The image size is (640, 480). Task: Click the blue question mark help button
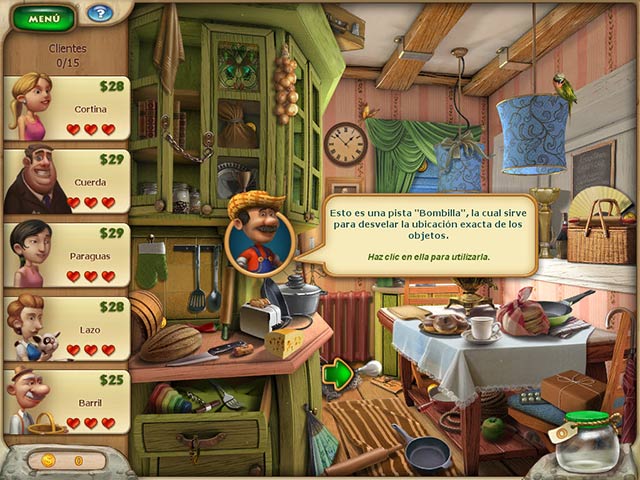pos(99,14)
